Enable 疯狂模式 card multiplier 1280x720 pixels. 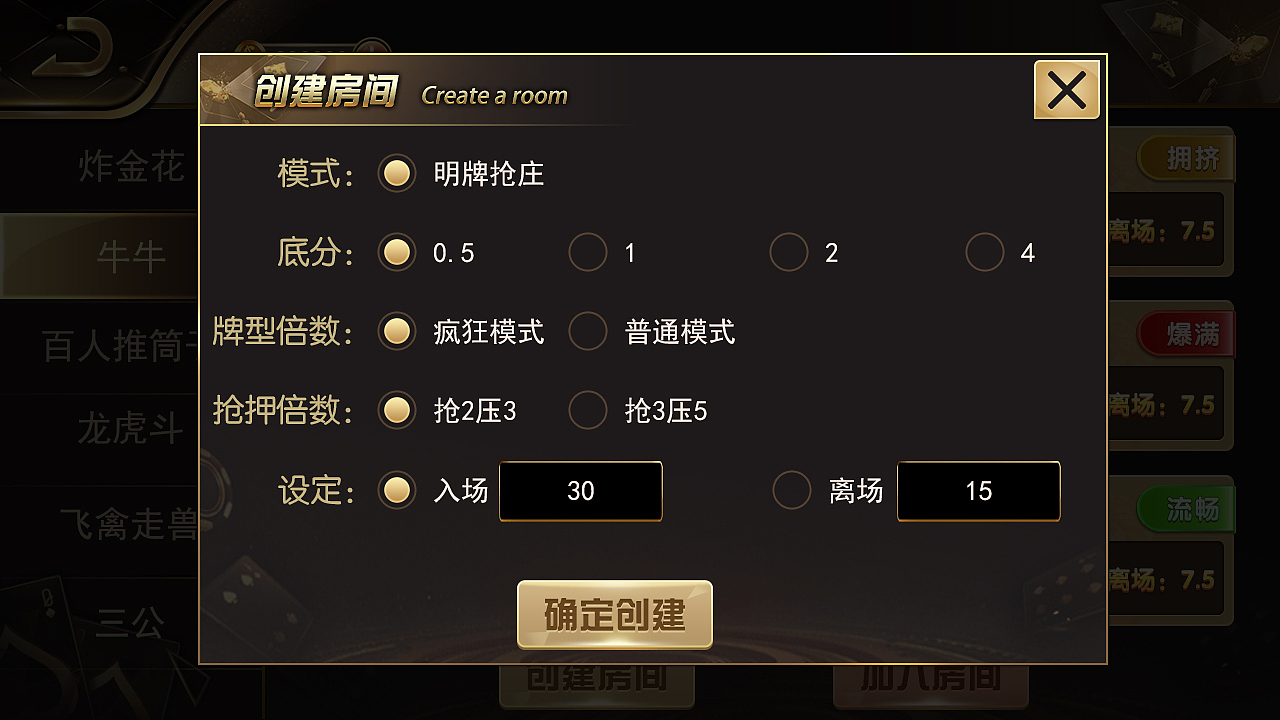click(x=397, y=332)
